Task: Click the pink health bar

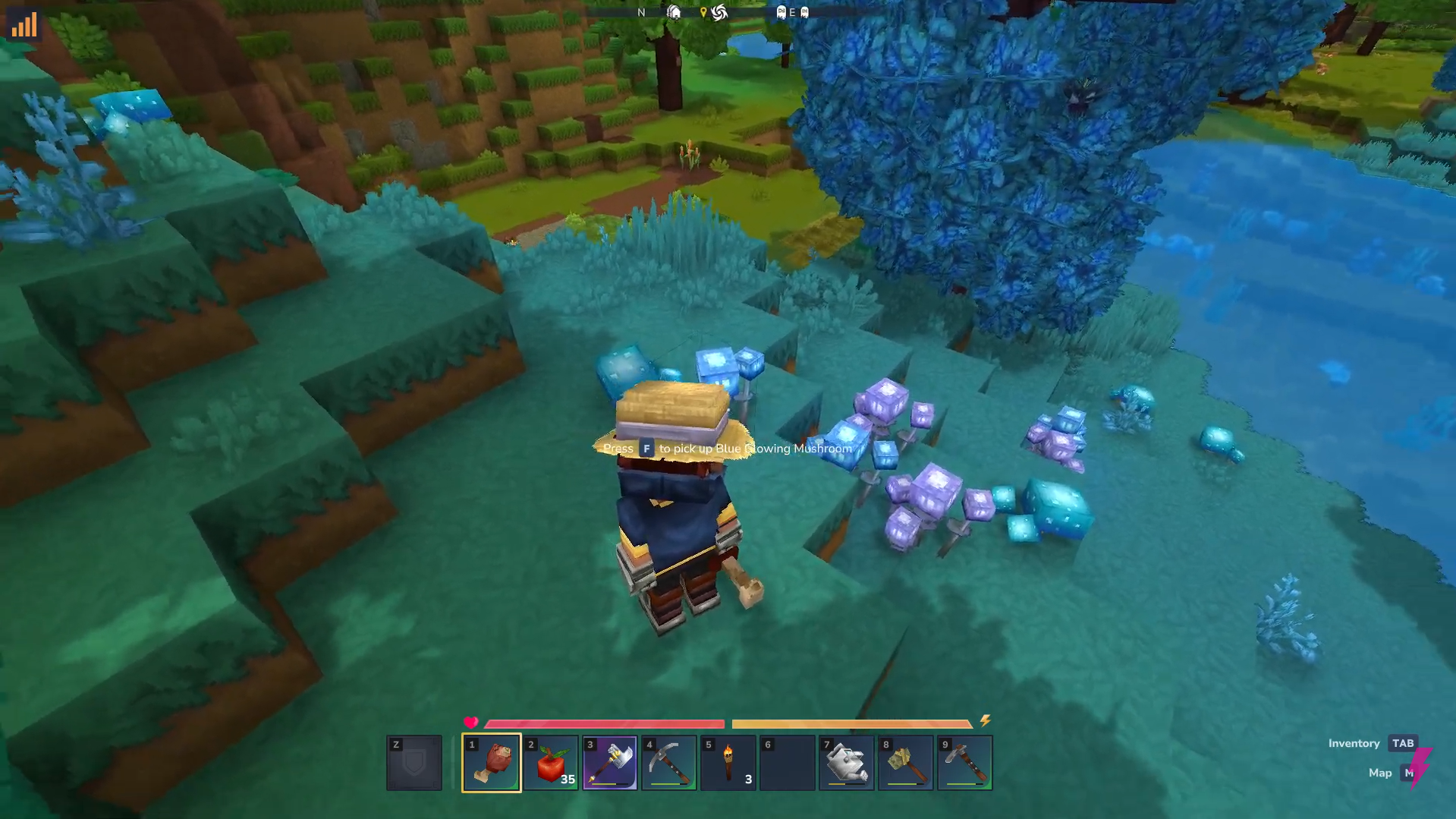Action: [603, 723]
